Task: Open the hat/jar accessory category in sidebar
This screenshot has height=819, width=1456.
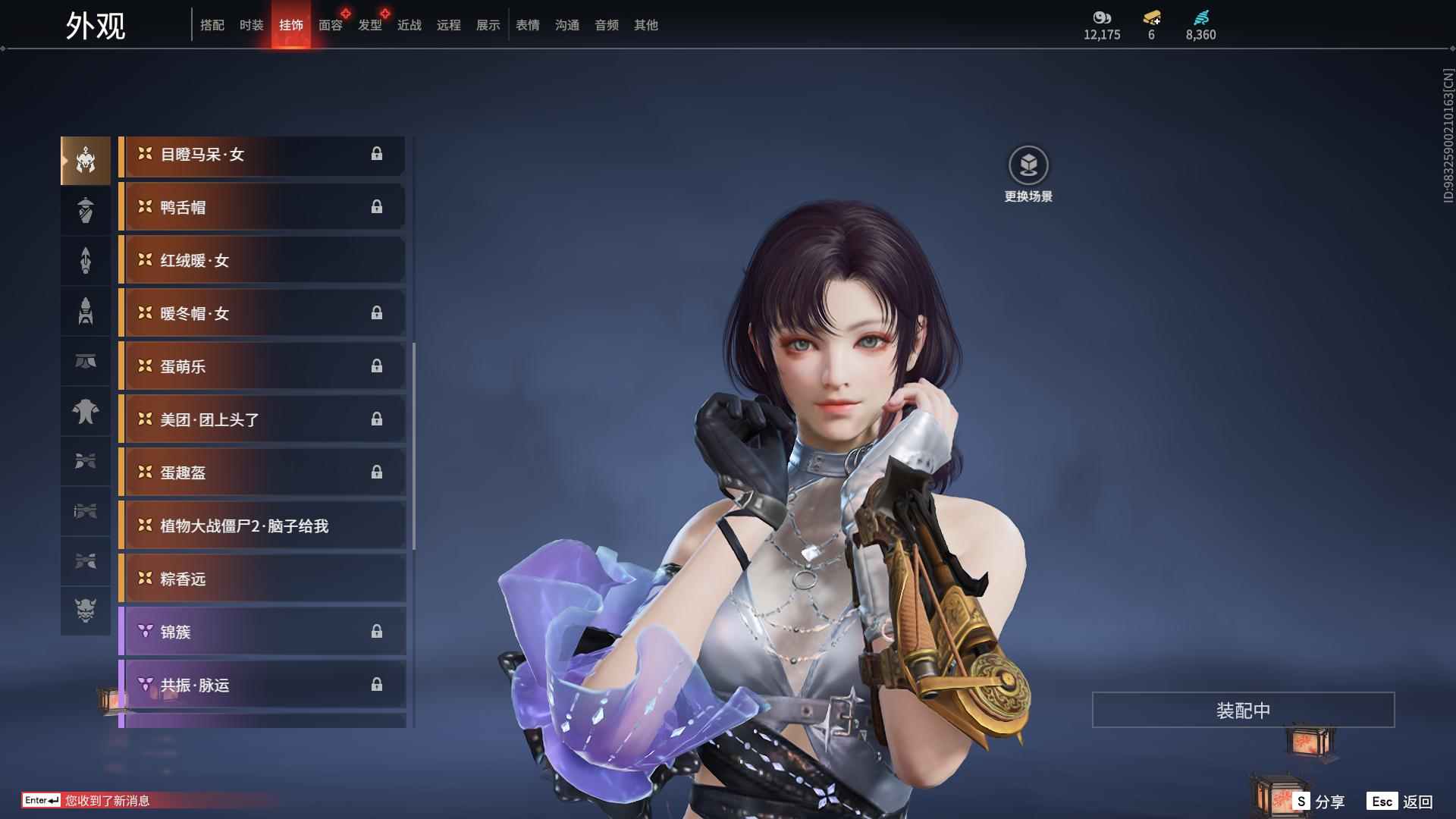Action: click(86, 210)
